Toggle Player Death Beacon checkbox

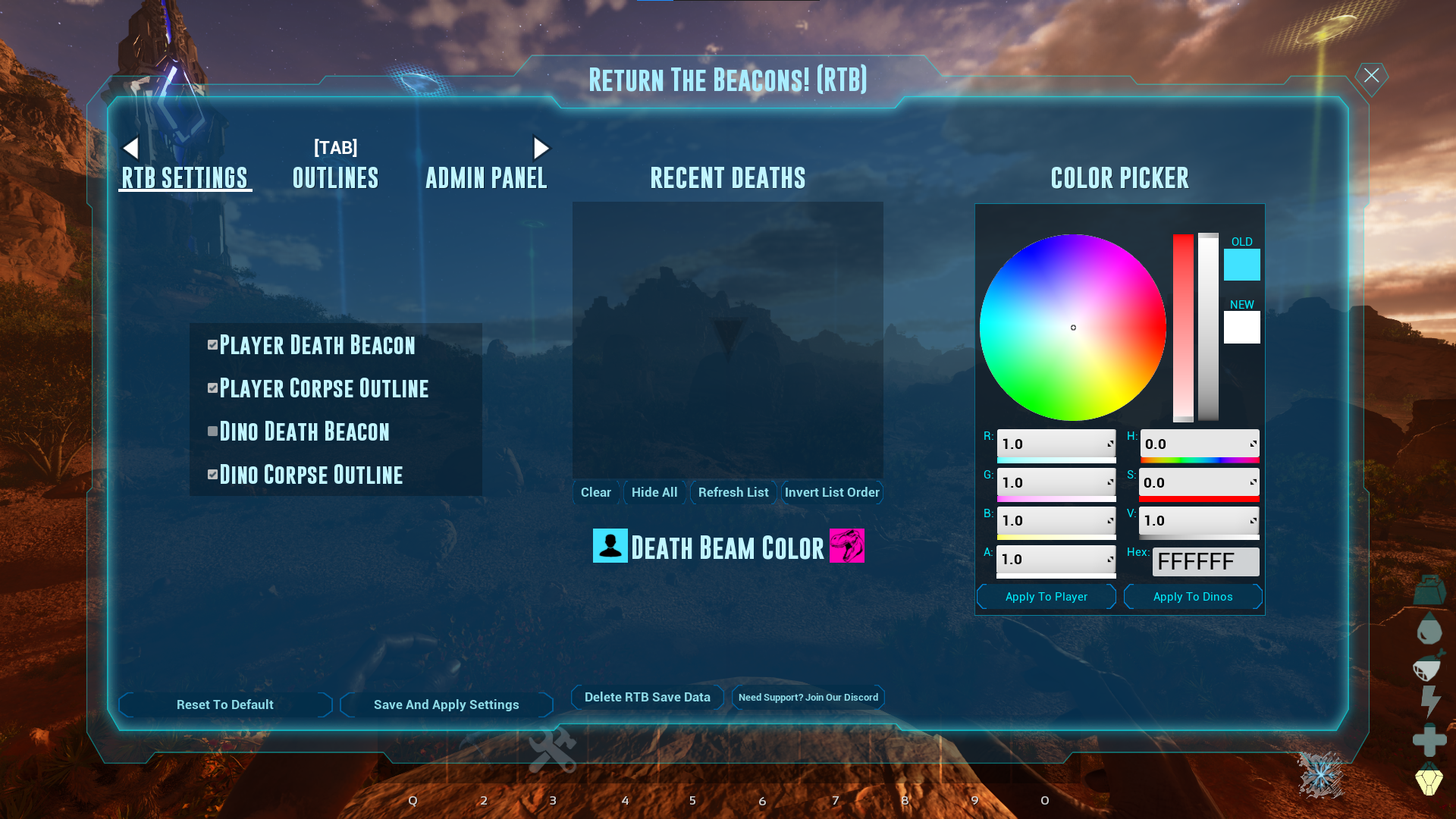pos(213,345)
